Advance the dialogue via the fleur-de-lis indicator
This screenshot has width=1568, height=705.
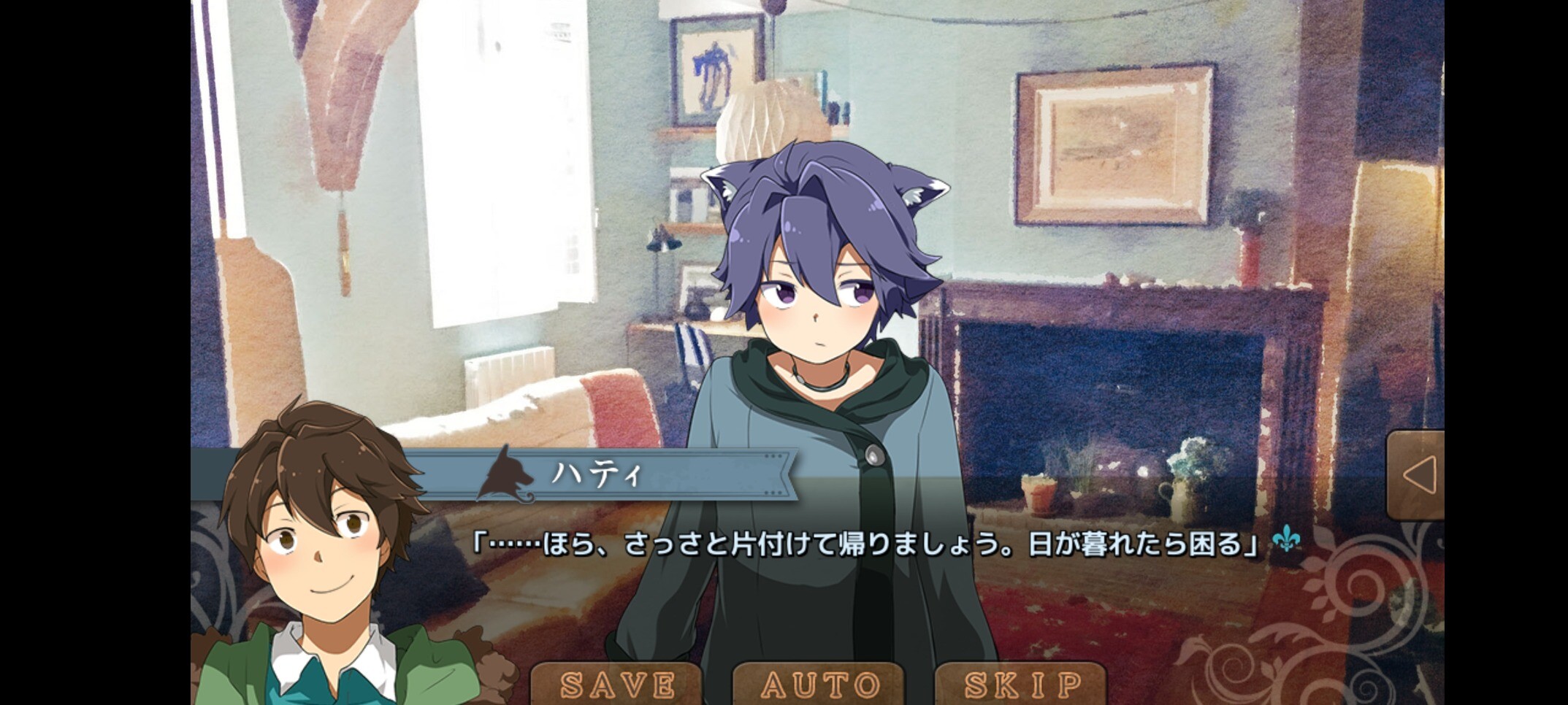click(1286, 540)
